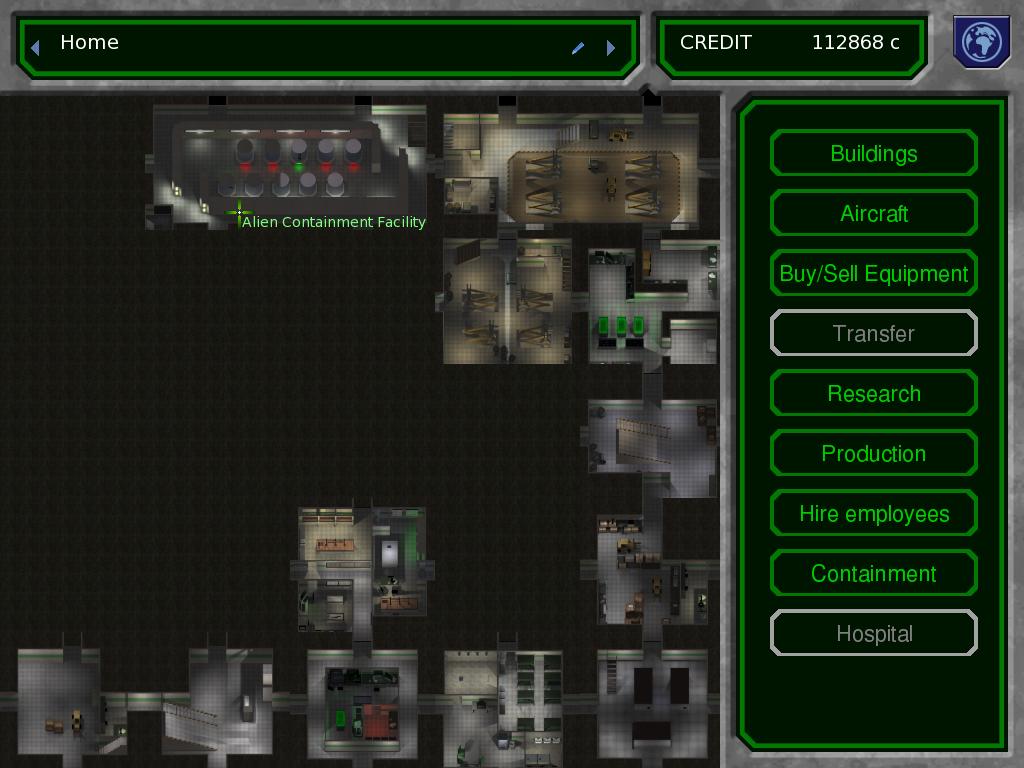This screenshot has height=768, width=1024.
Task: Go to the geoscape globe view
Action: [x=982, y=42]
